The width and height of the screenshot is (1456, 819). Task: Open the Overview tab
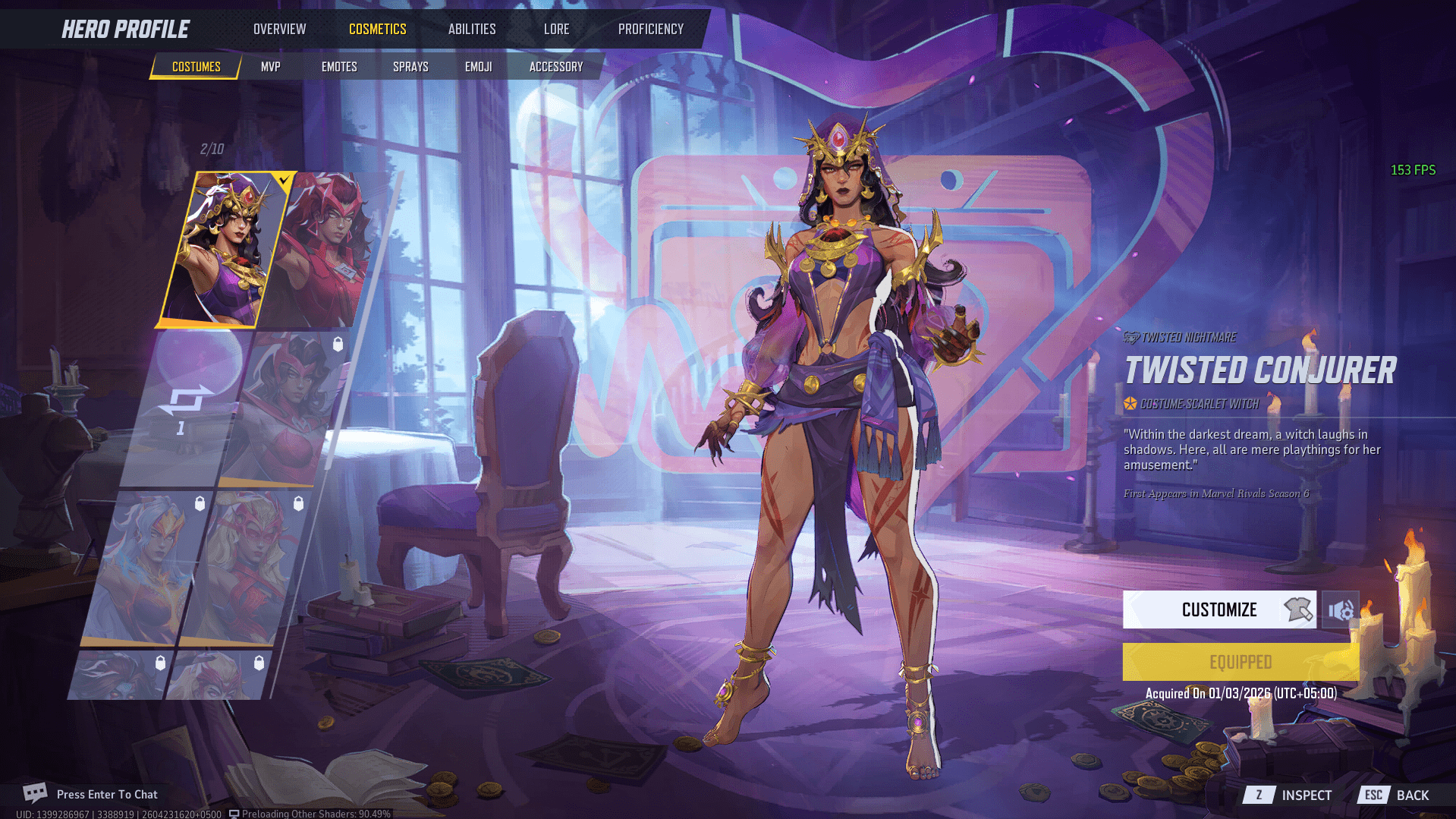[279, 29]
